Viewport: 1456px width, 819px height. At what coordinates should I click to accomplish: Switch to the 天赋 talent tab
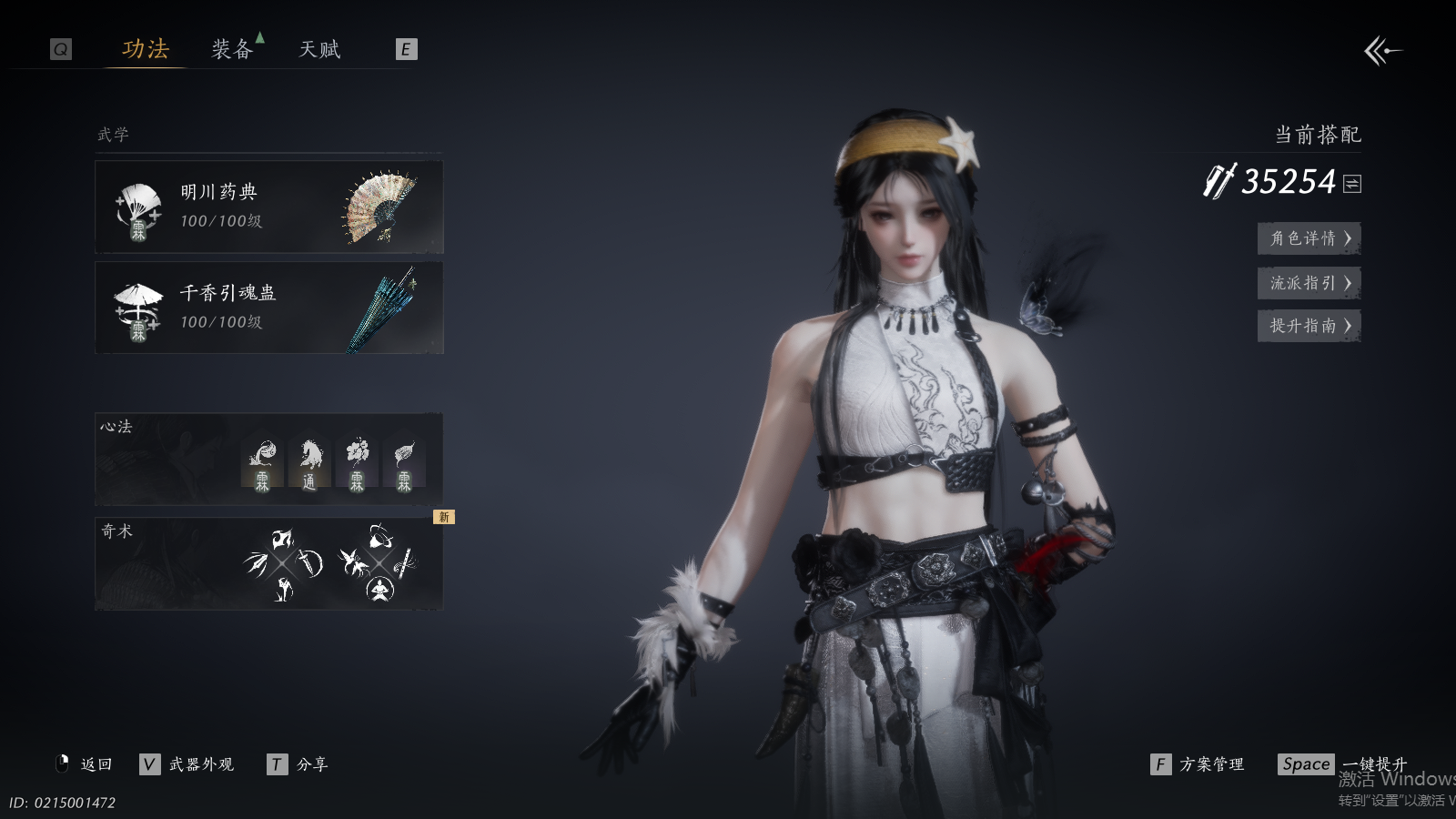tap(319, 49)
